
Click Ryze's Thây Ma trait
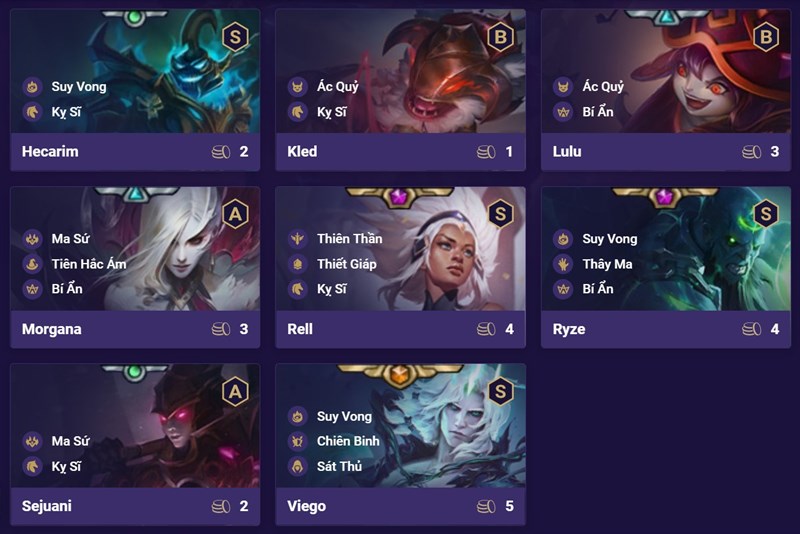[x=609, y=264]
